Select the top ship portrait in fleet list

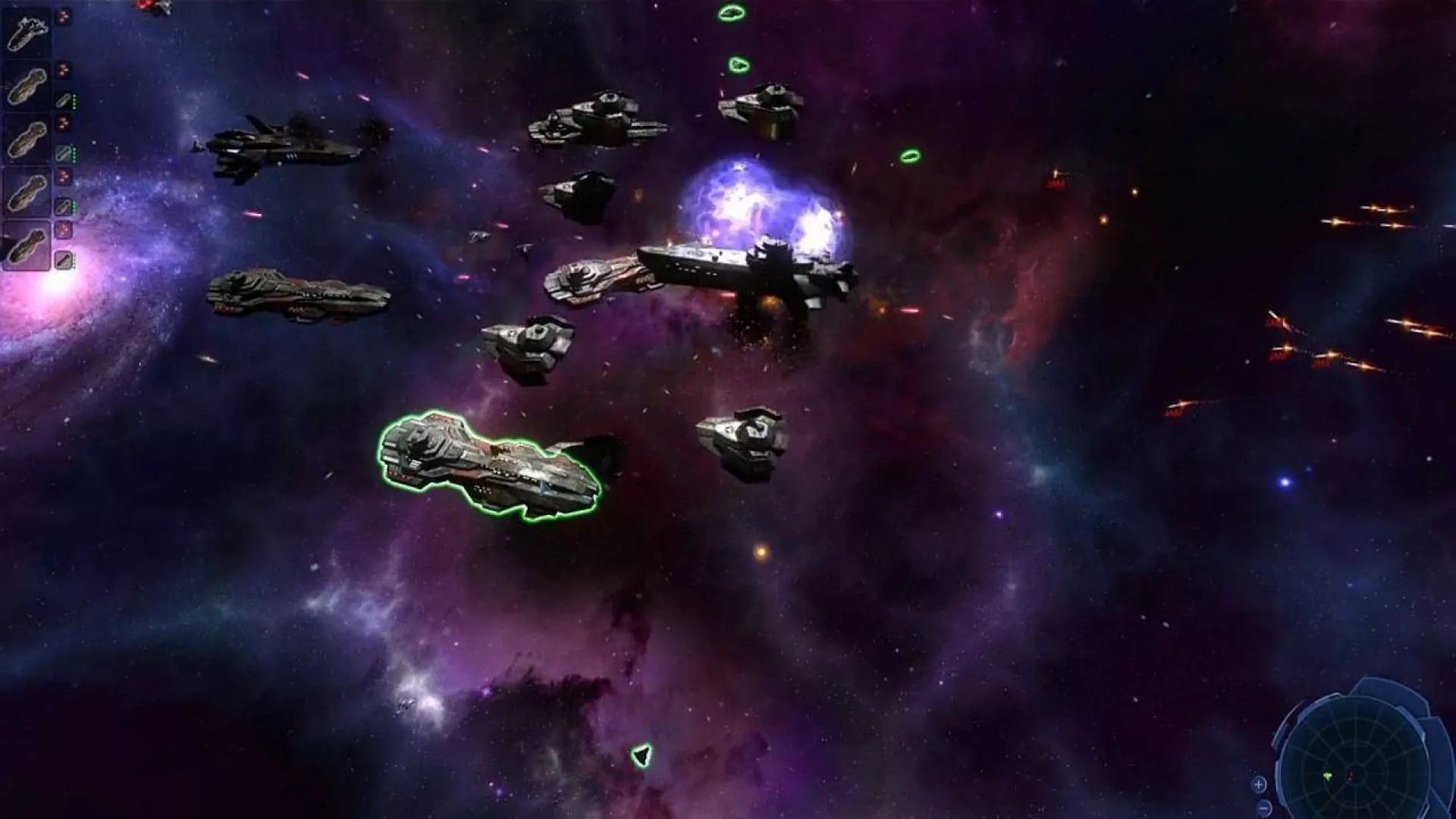click(x=27, y=33)
